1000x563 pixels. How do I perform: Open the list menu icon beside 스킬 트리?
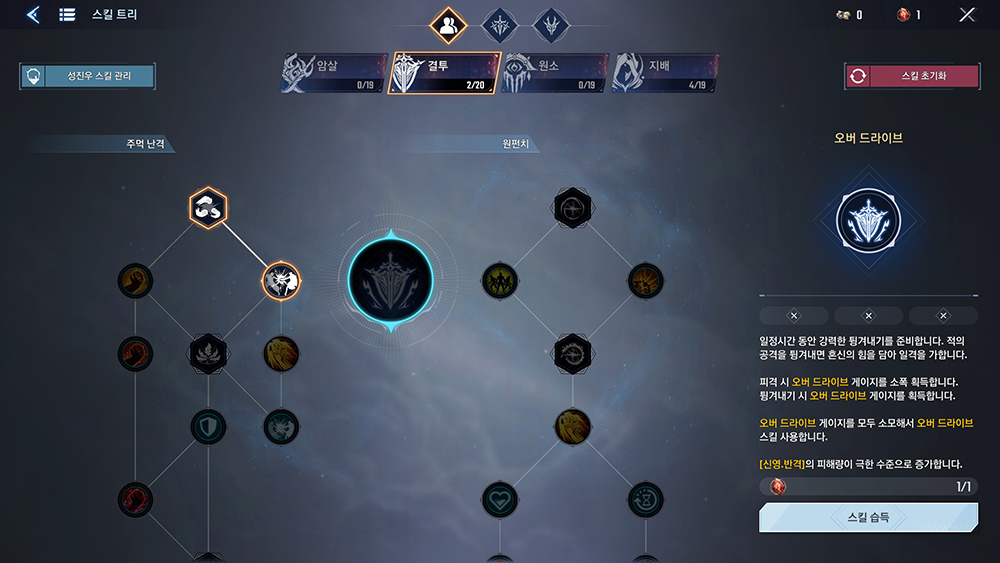tap(68, 15)
